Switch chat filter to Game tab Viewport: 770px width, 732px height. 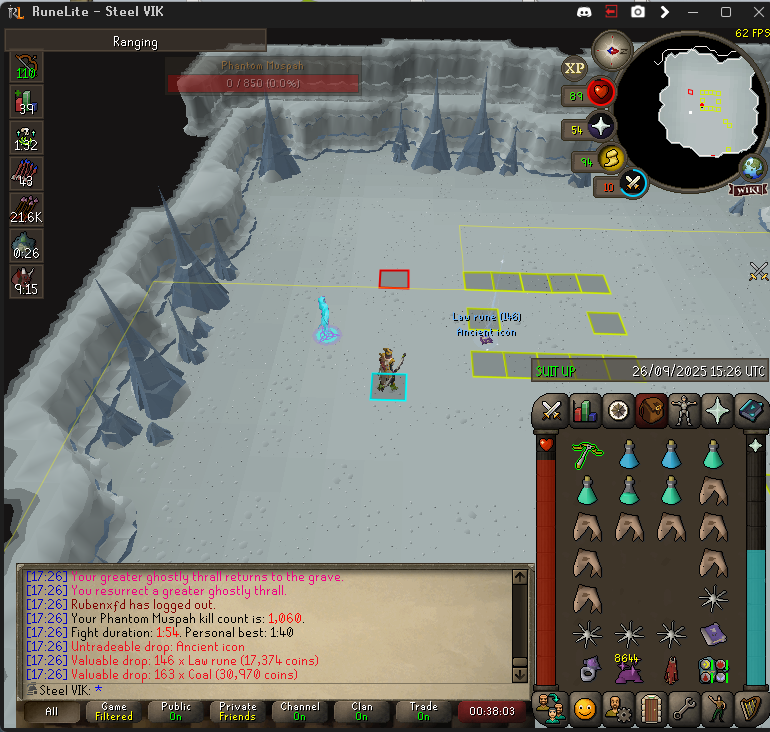113,711
